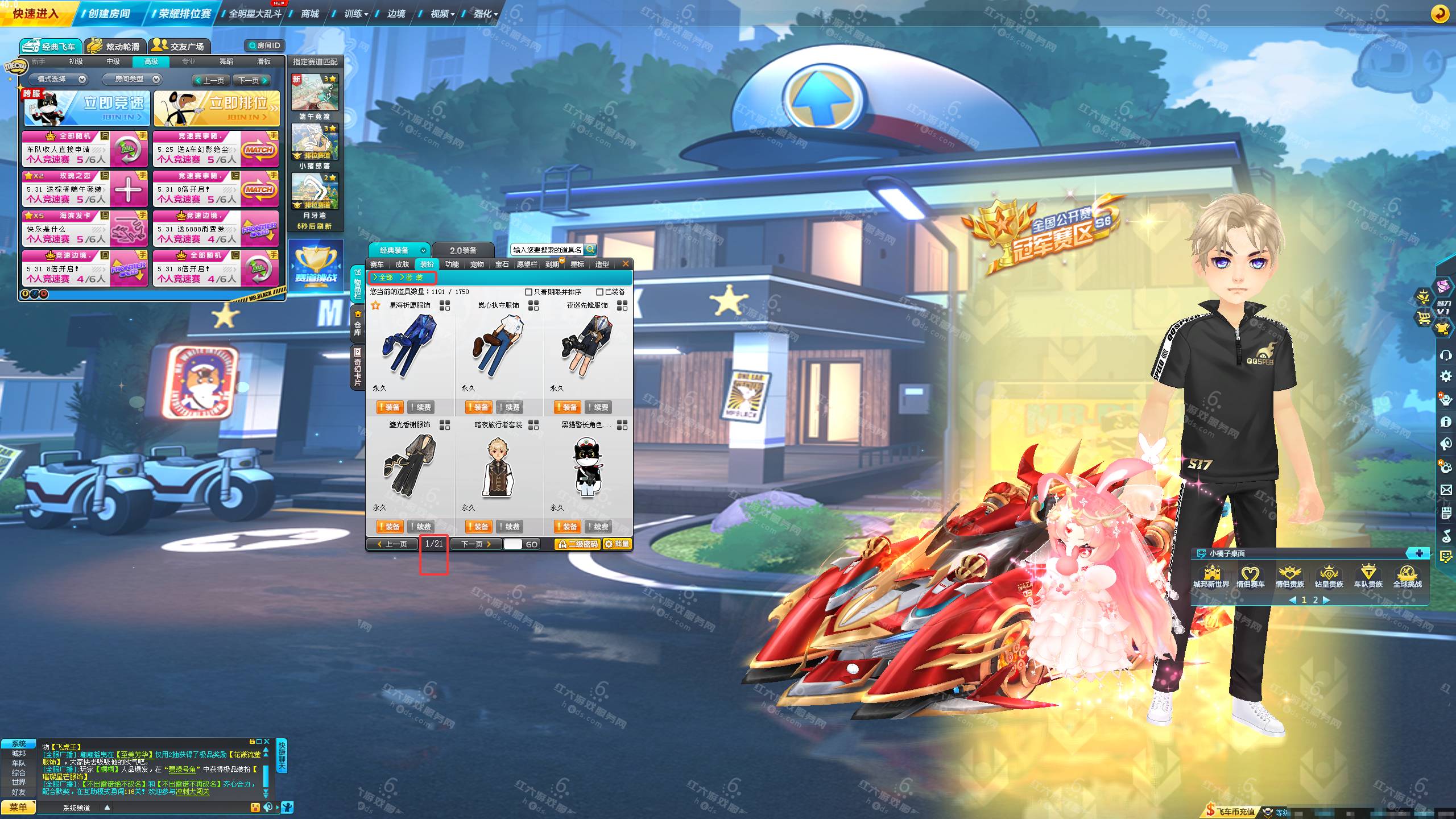Start 立即排位 ranked match
The width and height of the screenshot is (1456, 819).
click(217, 108)
